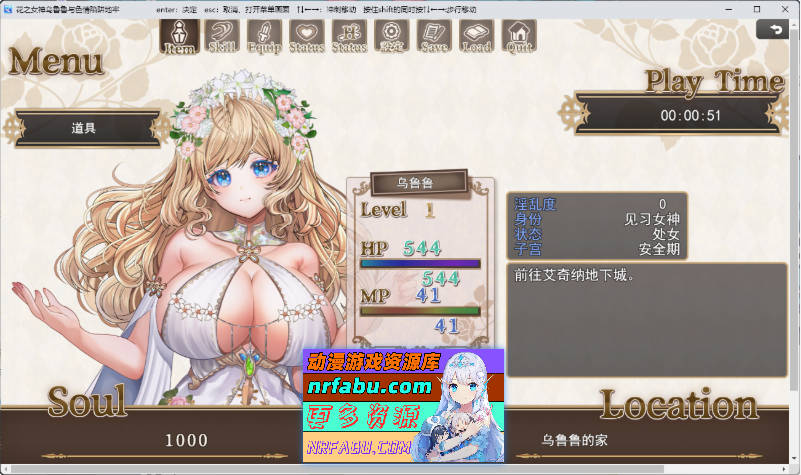The image size is (801, 475).
Task: Open the Item menu
Action: click(179, 35)
